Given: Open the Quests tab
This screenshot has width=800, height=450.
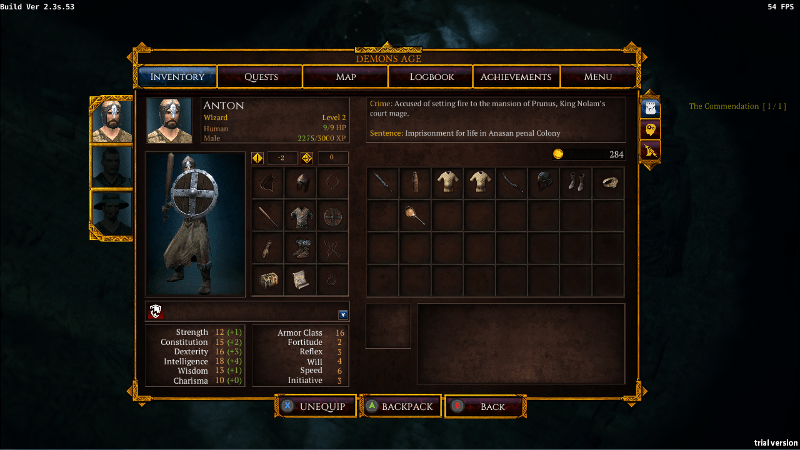Looking at the screenshot, I should point(260,77).
